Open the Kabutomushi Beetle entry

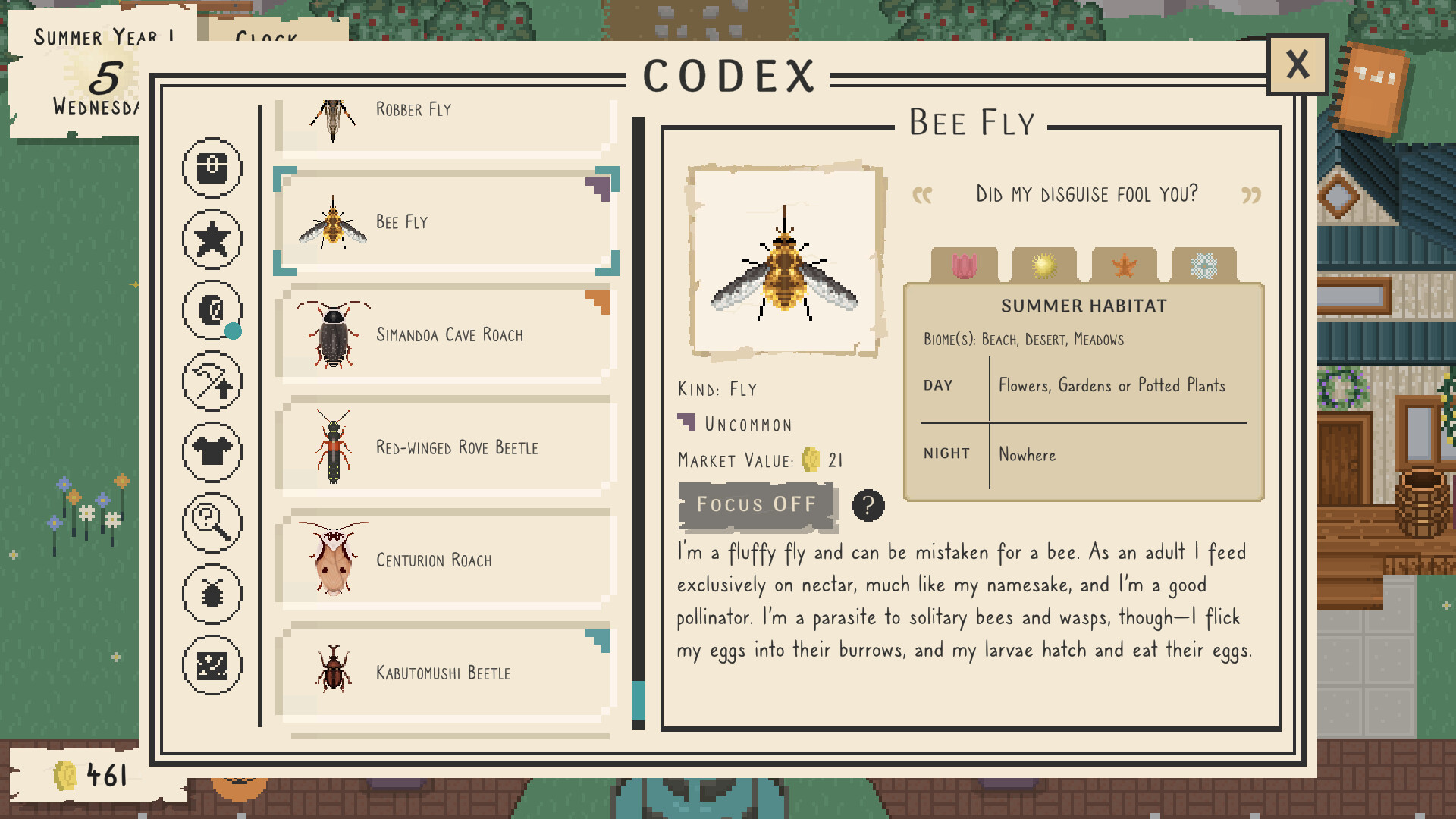click(x=447, y=672)
